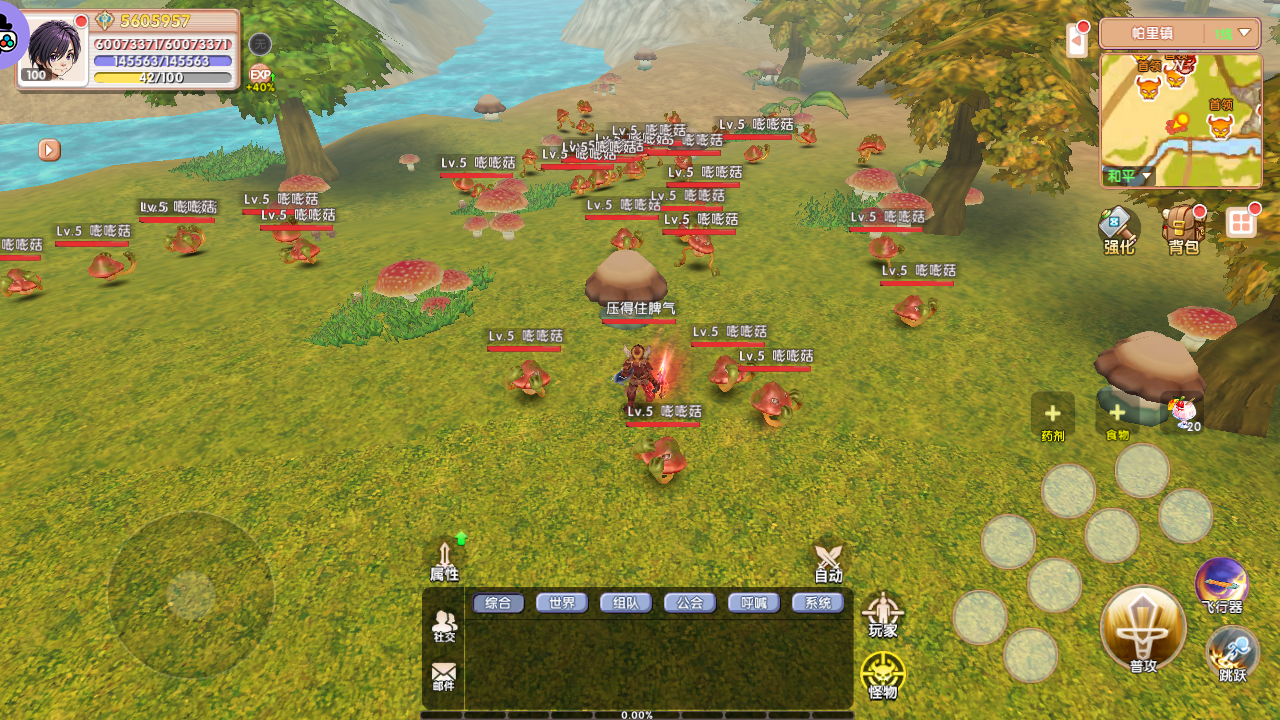Activate the 跳跃 jump button

[1233, 654]
